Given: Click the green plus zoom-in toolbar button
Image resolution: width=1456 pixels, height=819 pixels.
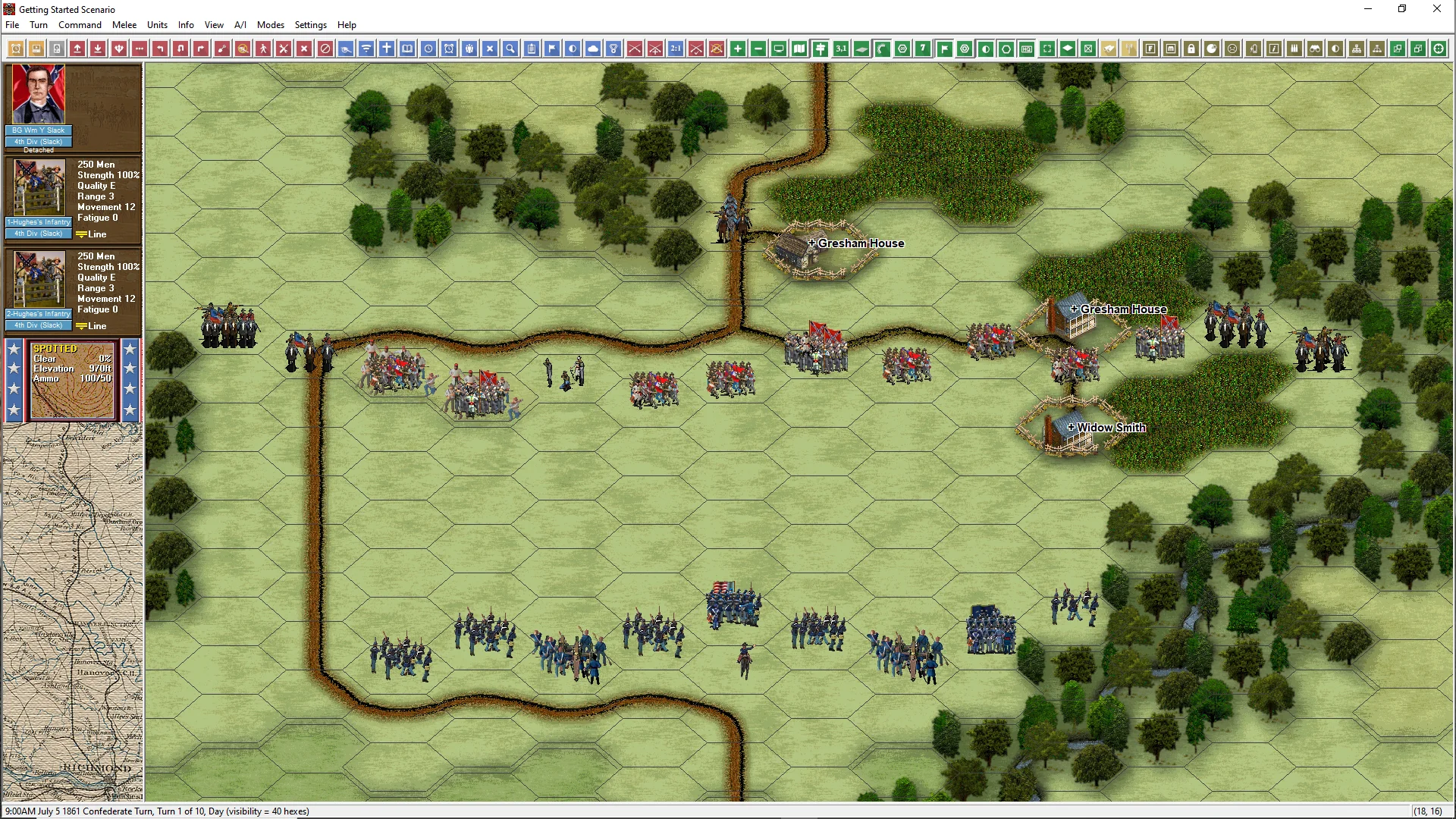Looking at the screenshot, I should 738,49.
